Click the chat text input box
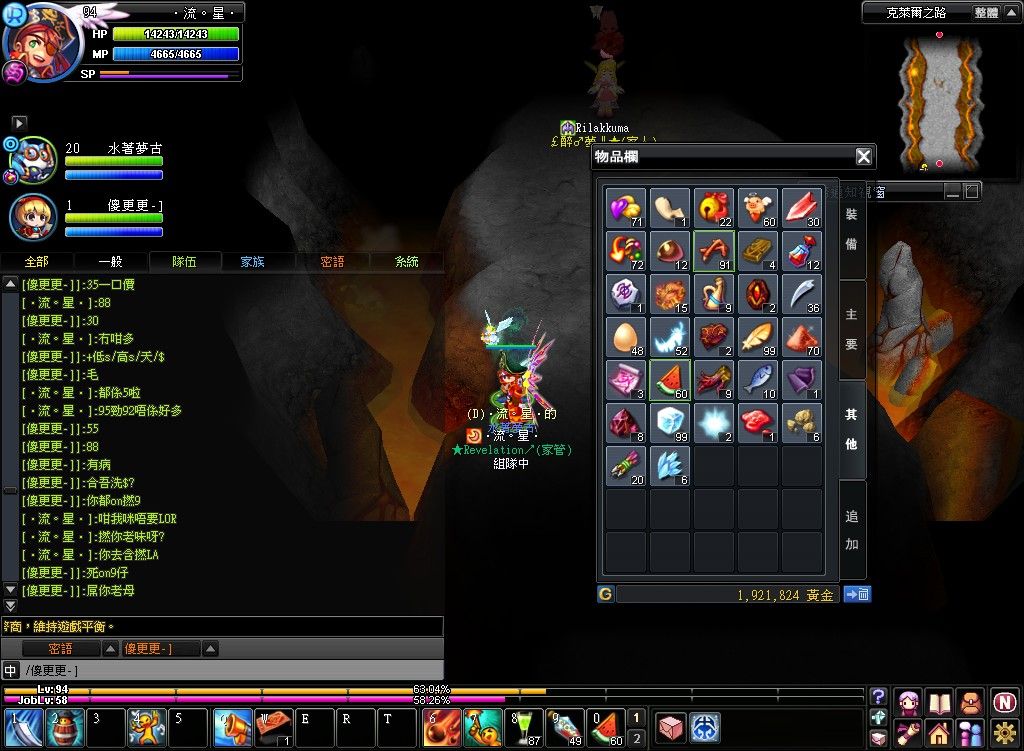The image size is (1024, 751). click(x=240, y=670)
